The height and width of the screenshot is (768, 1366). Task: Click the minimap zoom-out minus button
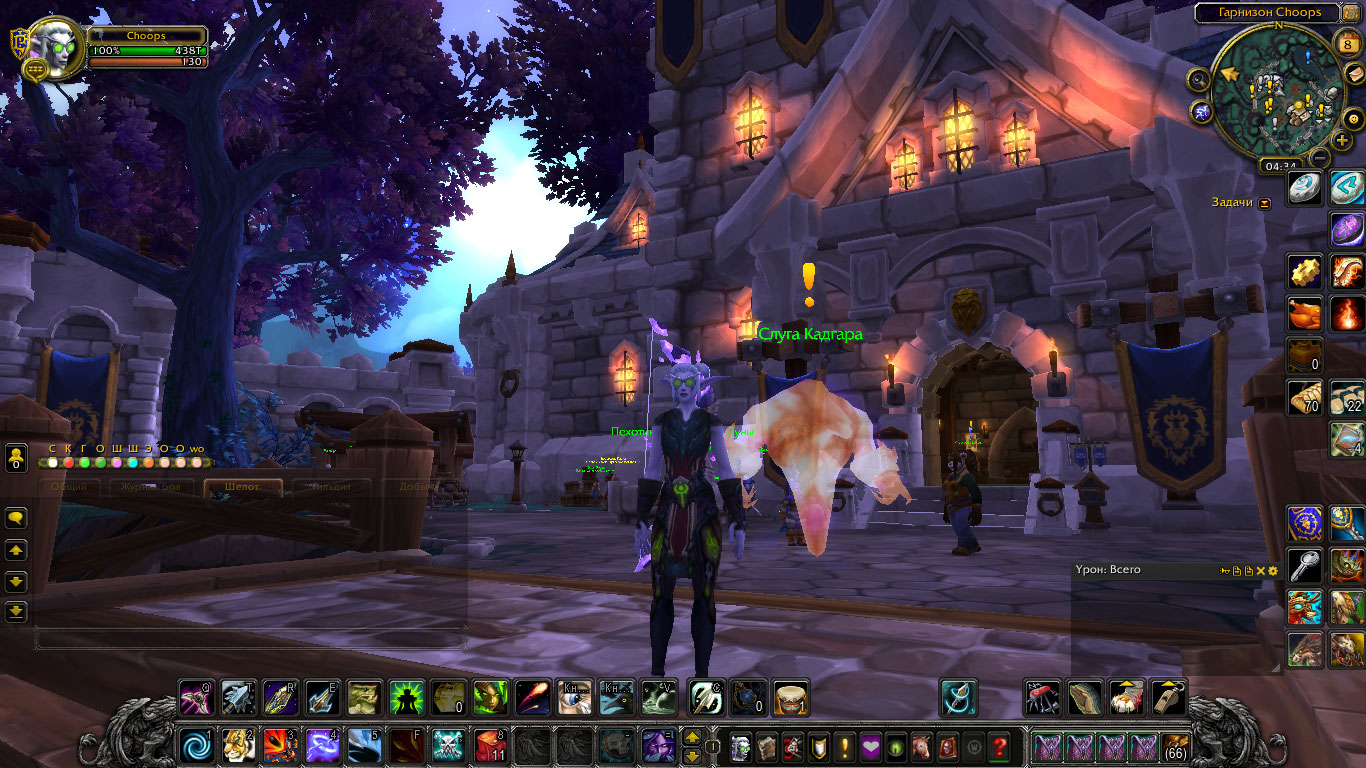coord(1320,157)
